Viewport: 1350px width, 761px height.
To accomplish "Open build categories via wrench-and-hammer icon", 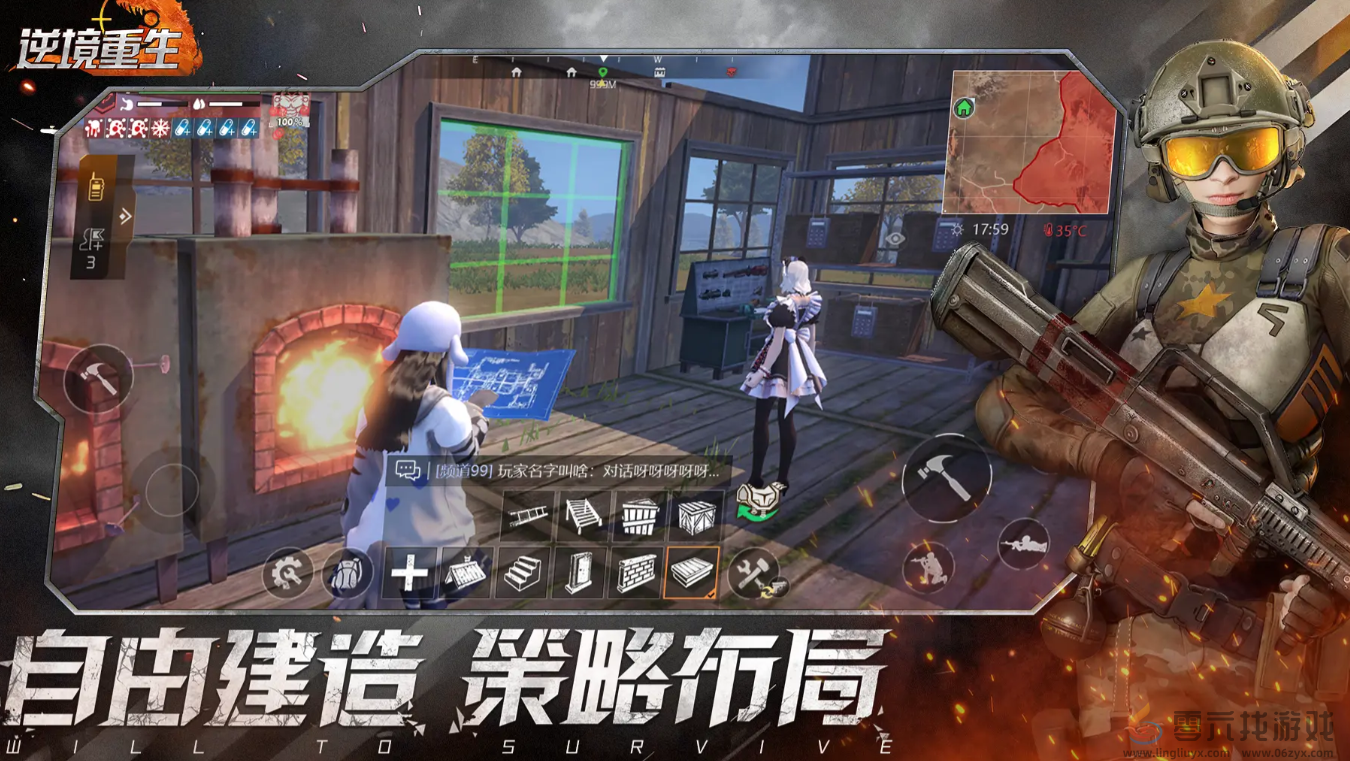I will 753,573.
